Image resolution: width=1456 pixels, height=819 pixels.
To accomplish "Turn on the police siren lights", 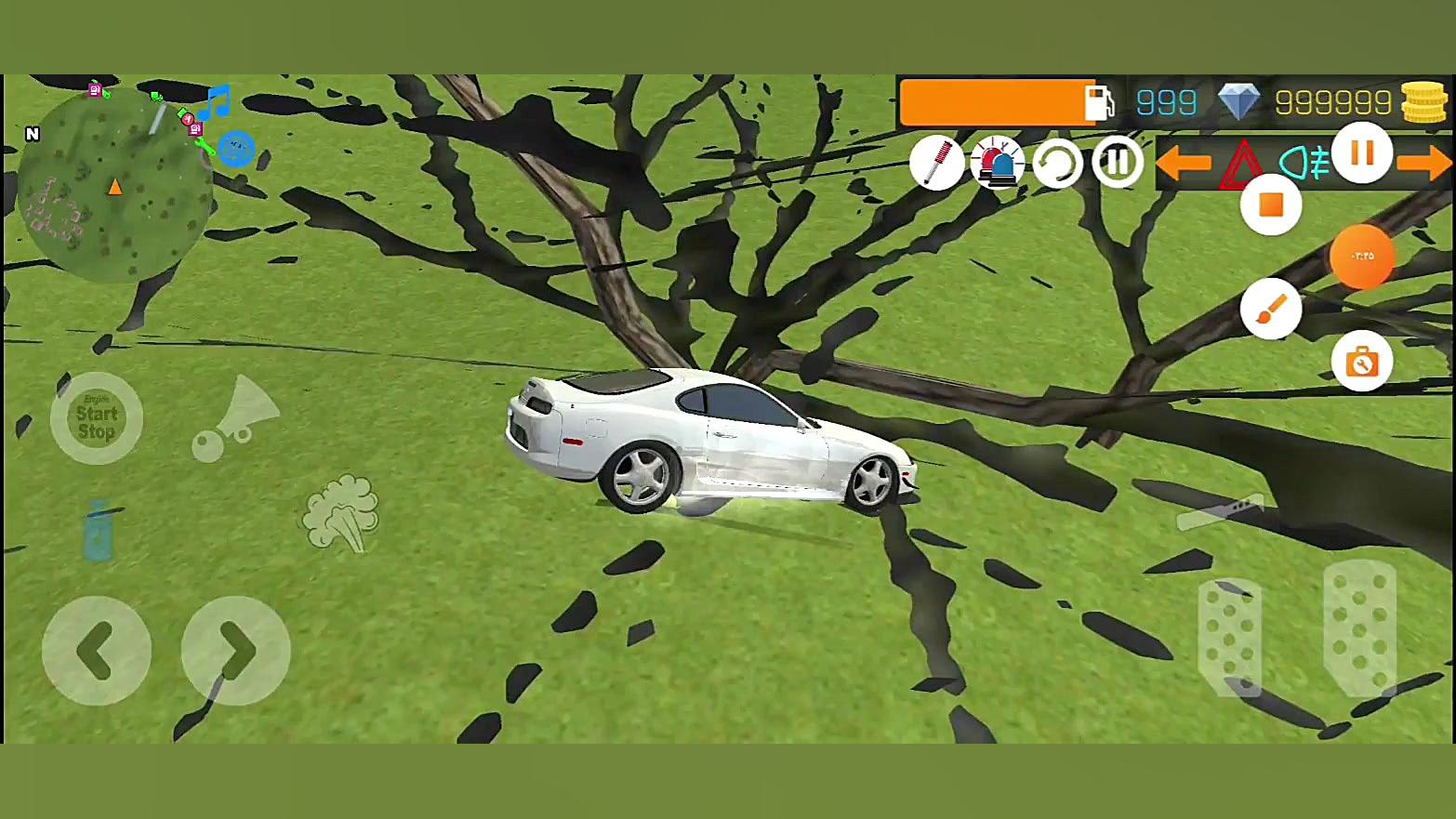I will [997, 163].
